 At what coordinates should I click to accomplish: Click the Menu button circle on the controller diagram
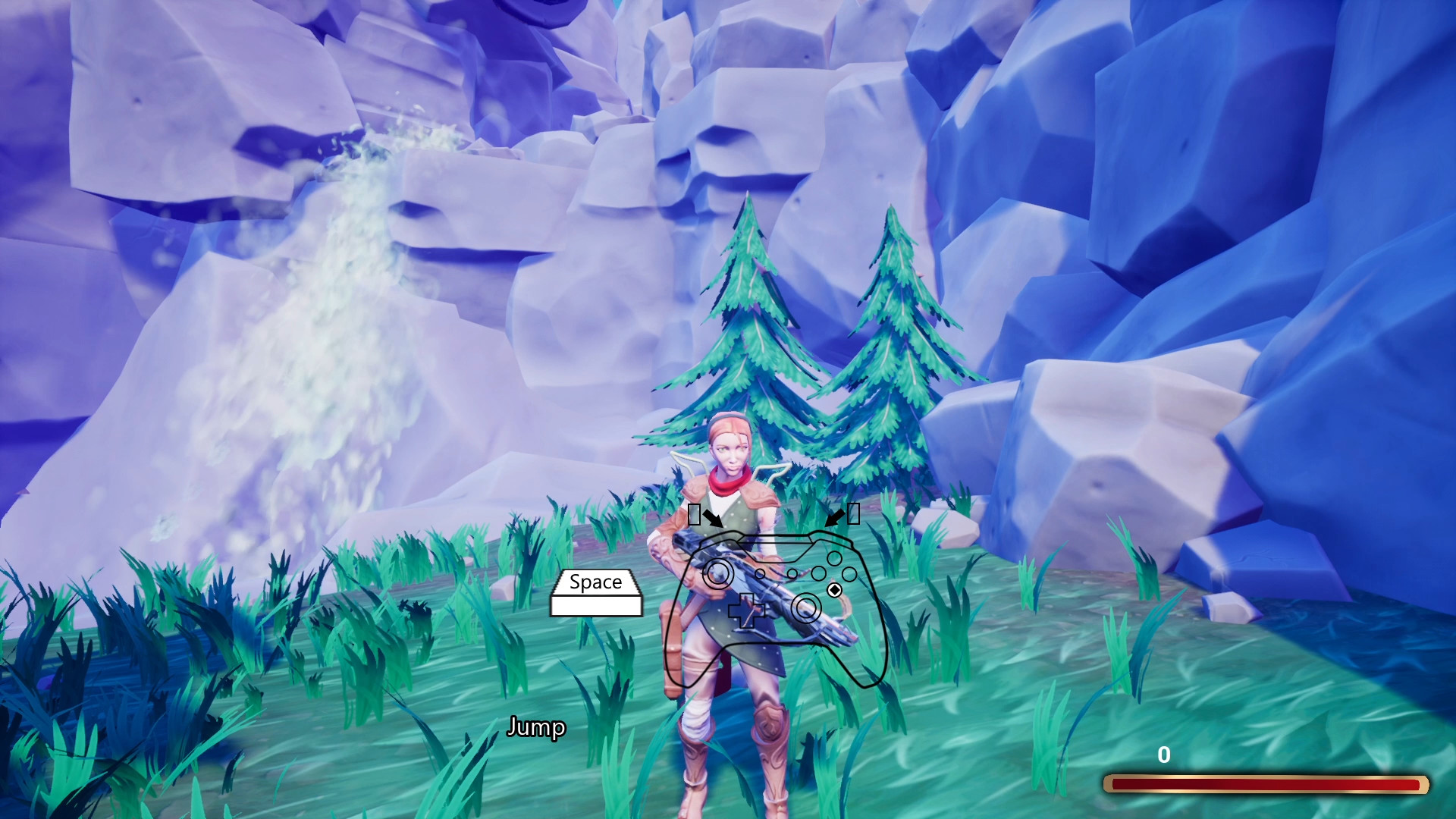[792, 573]
